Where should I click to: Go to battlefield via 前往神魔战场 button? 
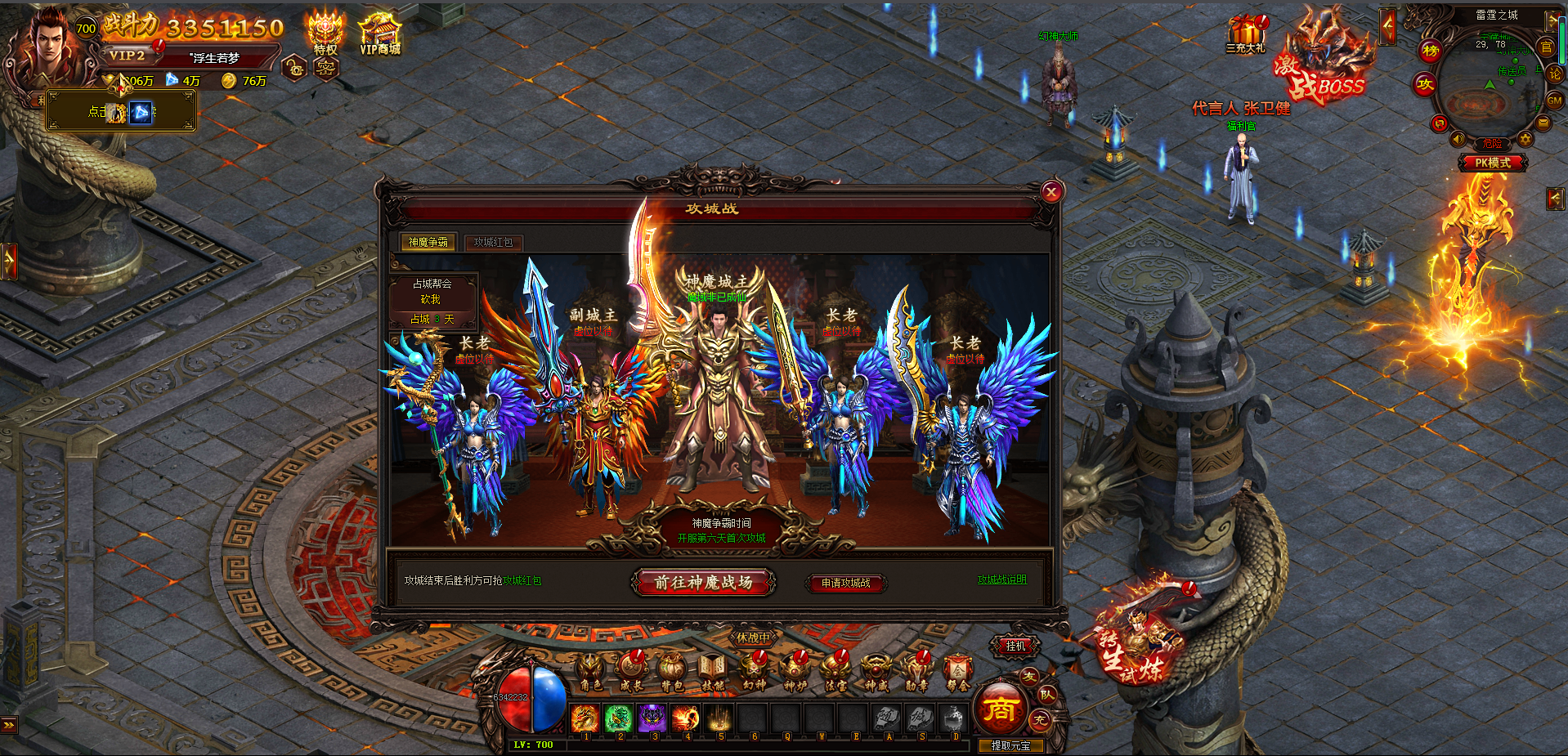click(x=703, y=583)
